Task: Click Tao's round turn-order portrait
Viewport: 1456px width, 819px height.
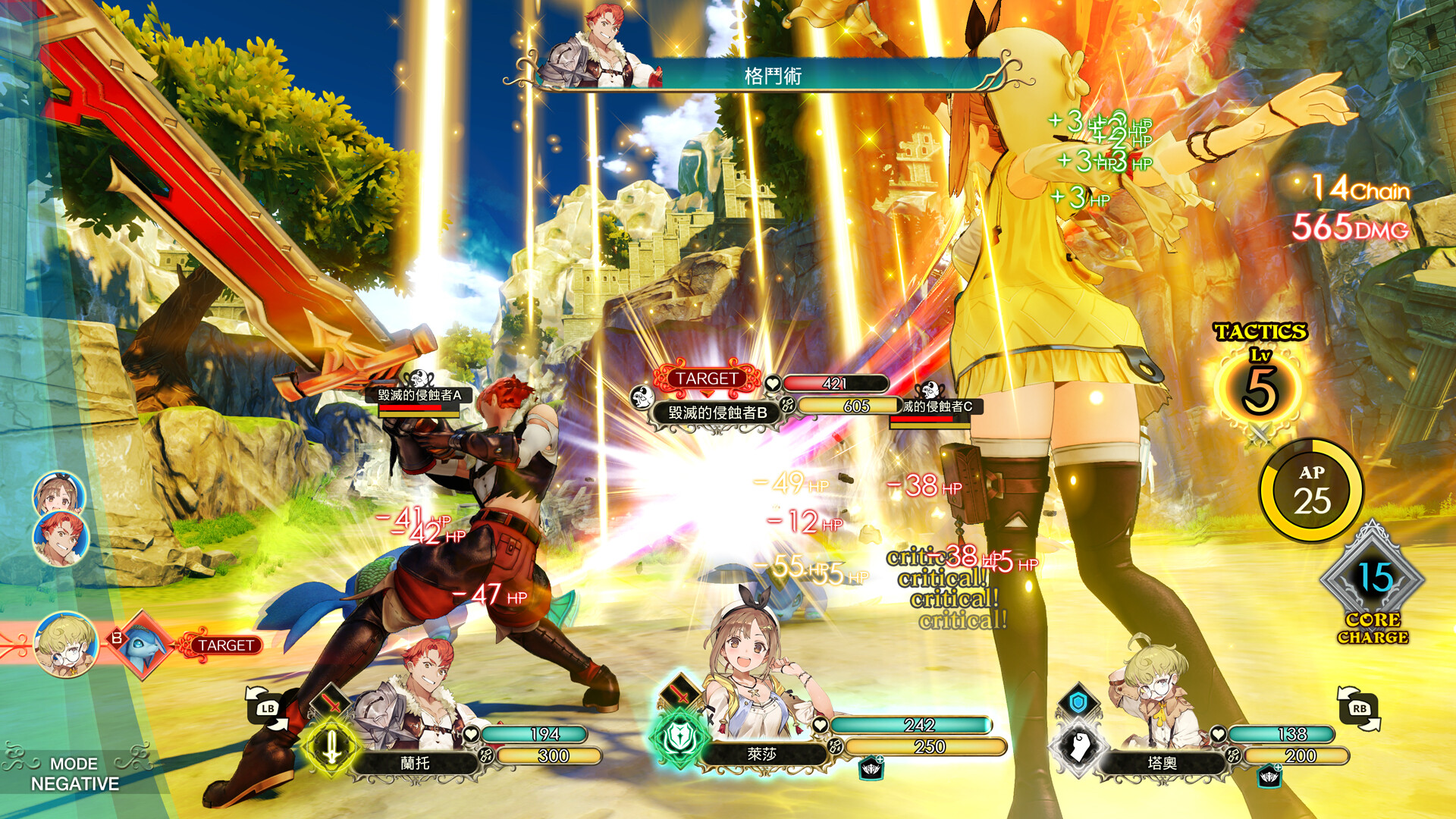Action: 67,645
